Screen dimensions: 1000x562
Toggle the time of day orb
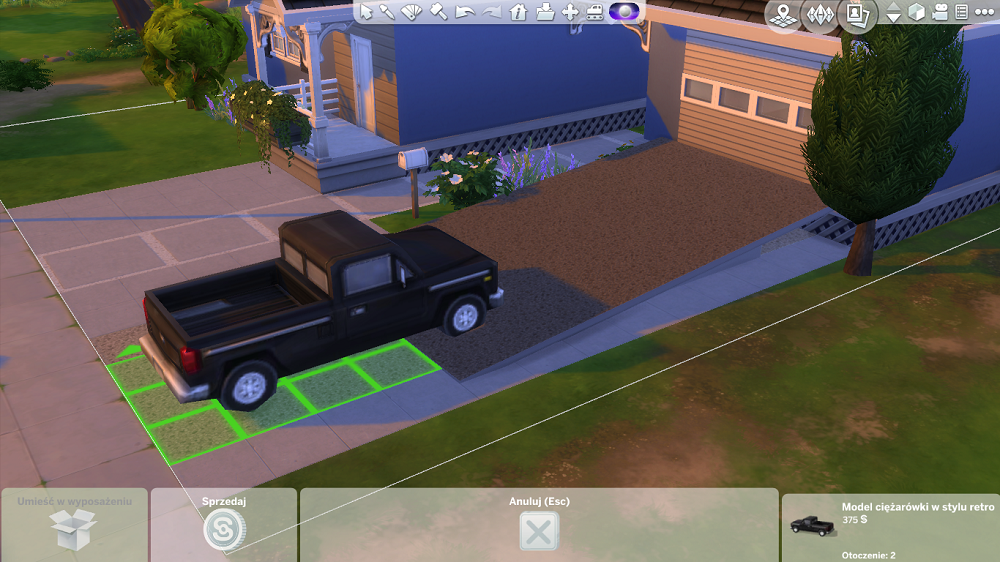click(x=625, y=12)
